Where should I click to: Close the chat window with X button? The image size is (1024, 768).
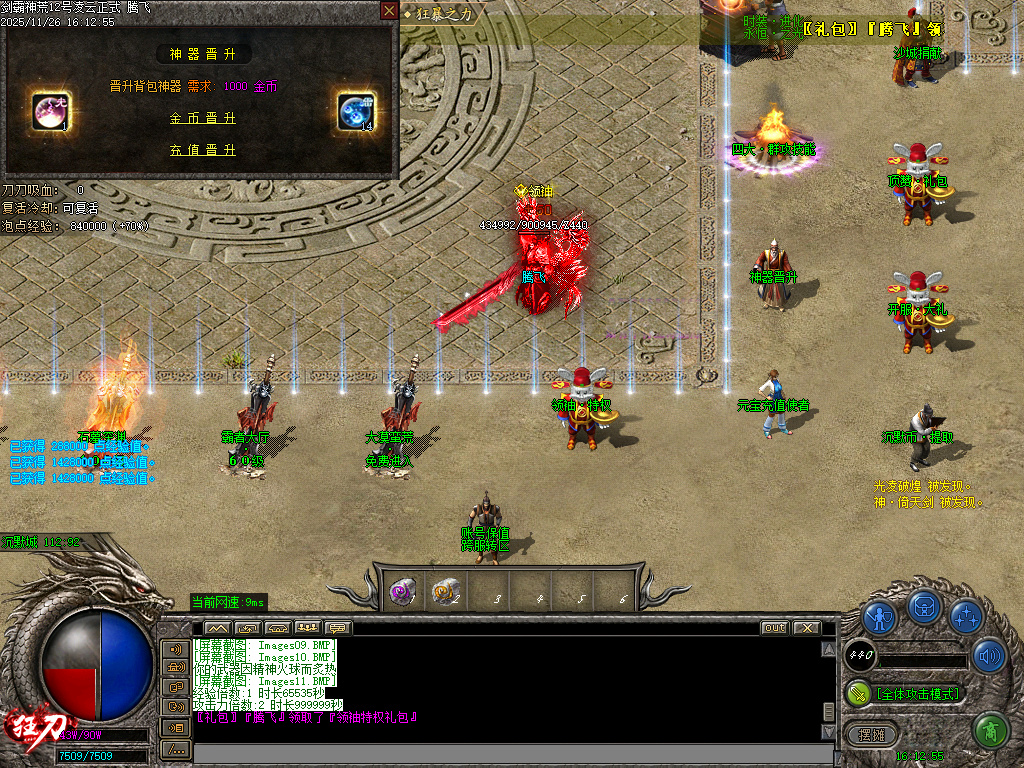coord(806,628)
